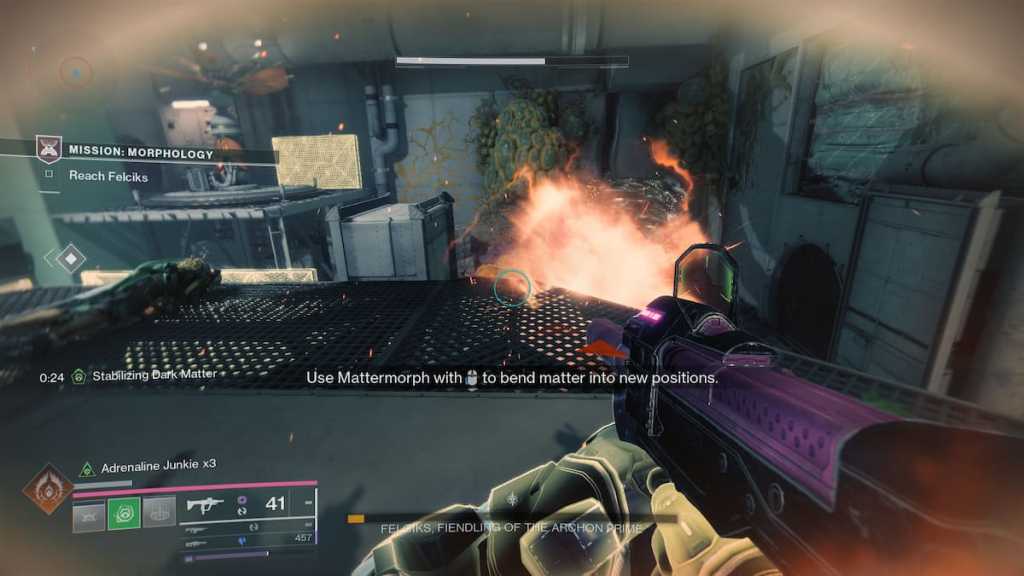This screenshot has height=576, width=1024.
Task: Click the white diamond waypoint marker
Action: pyautogui.click(x=69, y=258)
